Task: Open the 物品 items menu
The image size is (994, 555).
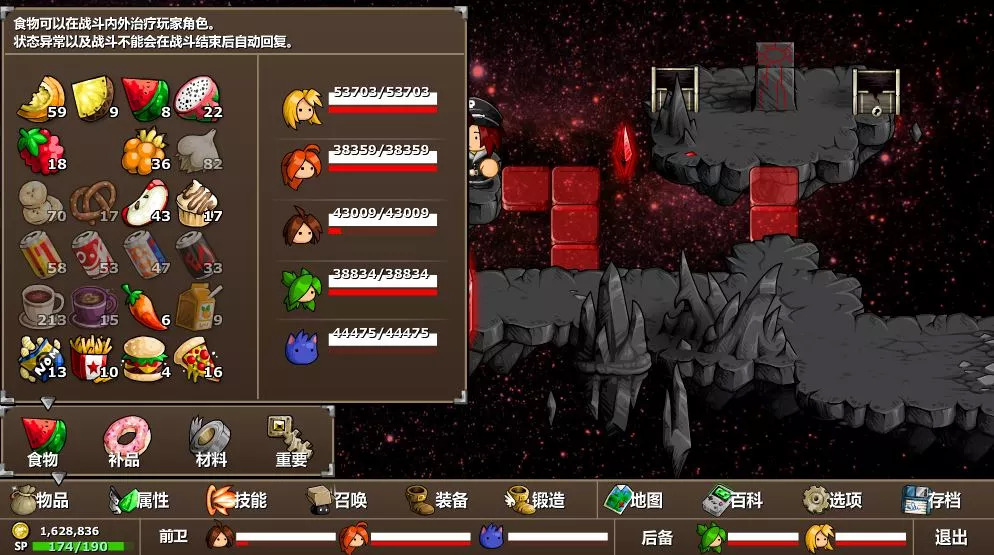Action: pyautogui.click(x=40, y=499)
